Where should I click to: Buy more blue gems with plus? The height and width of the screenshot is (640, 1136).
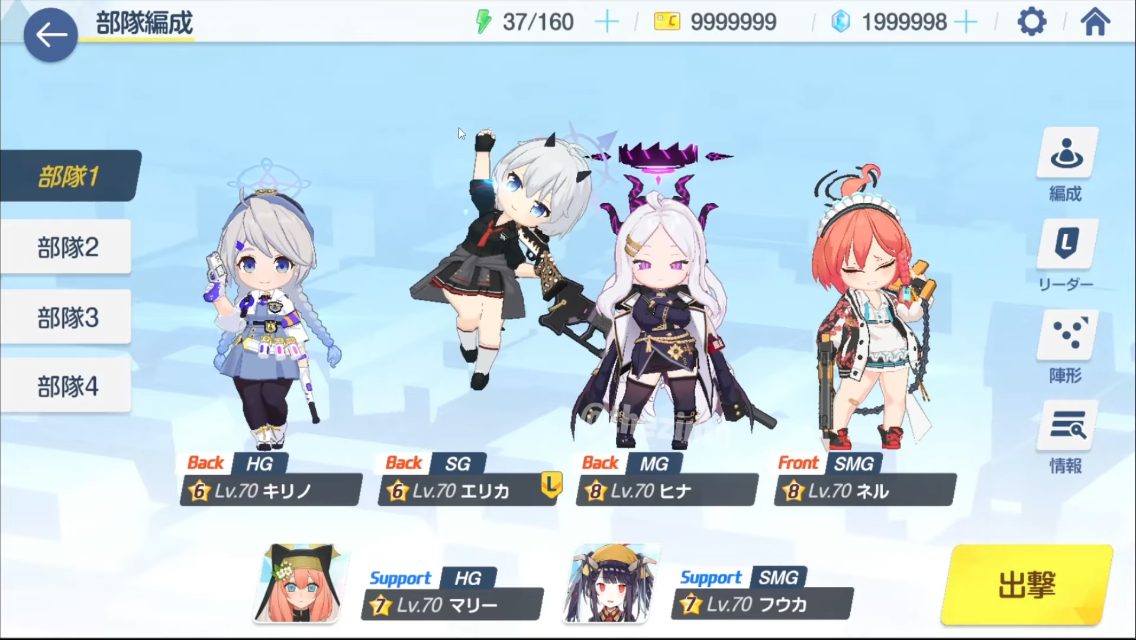pyautogui.click(x=965, y=22)
